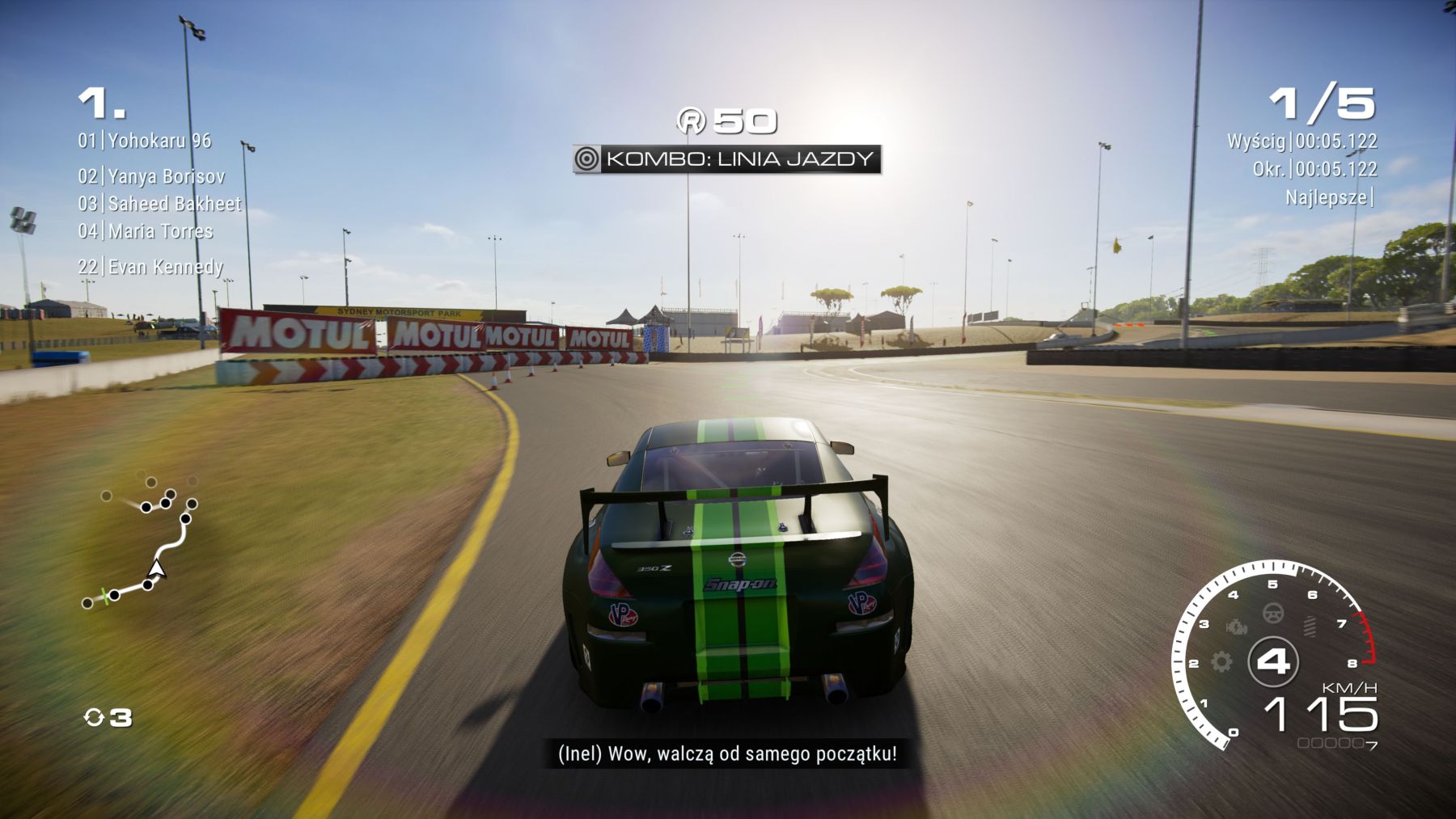1456x819 pixels.
Task: Click the steering assist icon on the tachometer
Action: click(x=1273, y=614)
